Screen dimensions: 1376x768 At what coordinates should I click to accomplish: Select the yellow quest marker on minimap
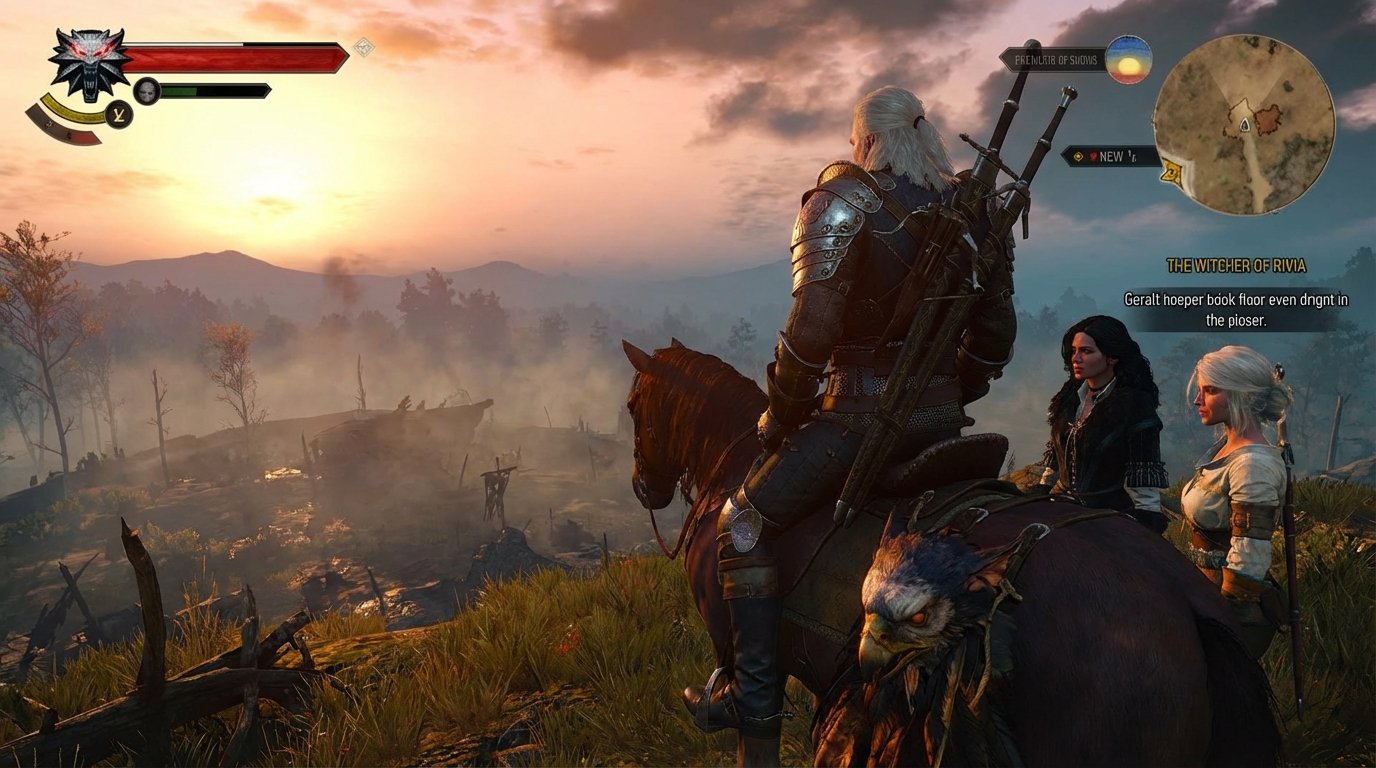[1171, 171]
